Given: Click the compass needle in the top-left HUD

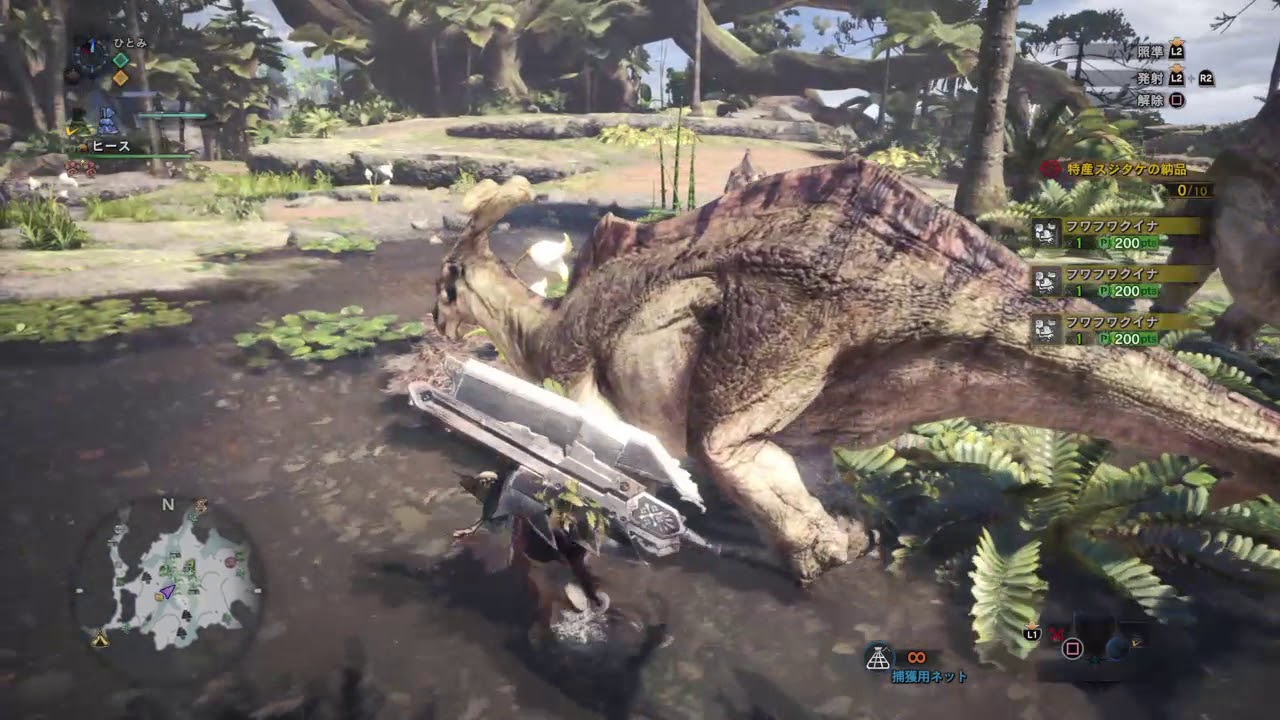Looking at the screenshot, I should click(92, 45).
